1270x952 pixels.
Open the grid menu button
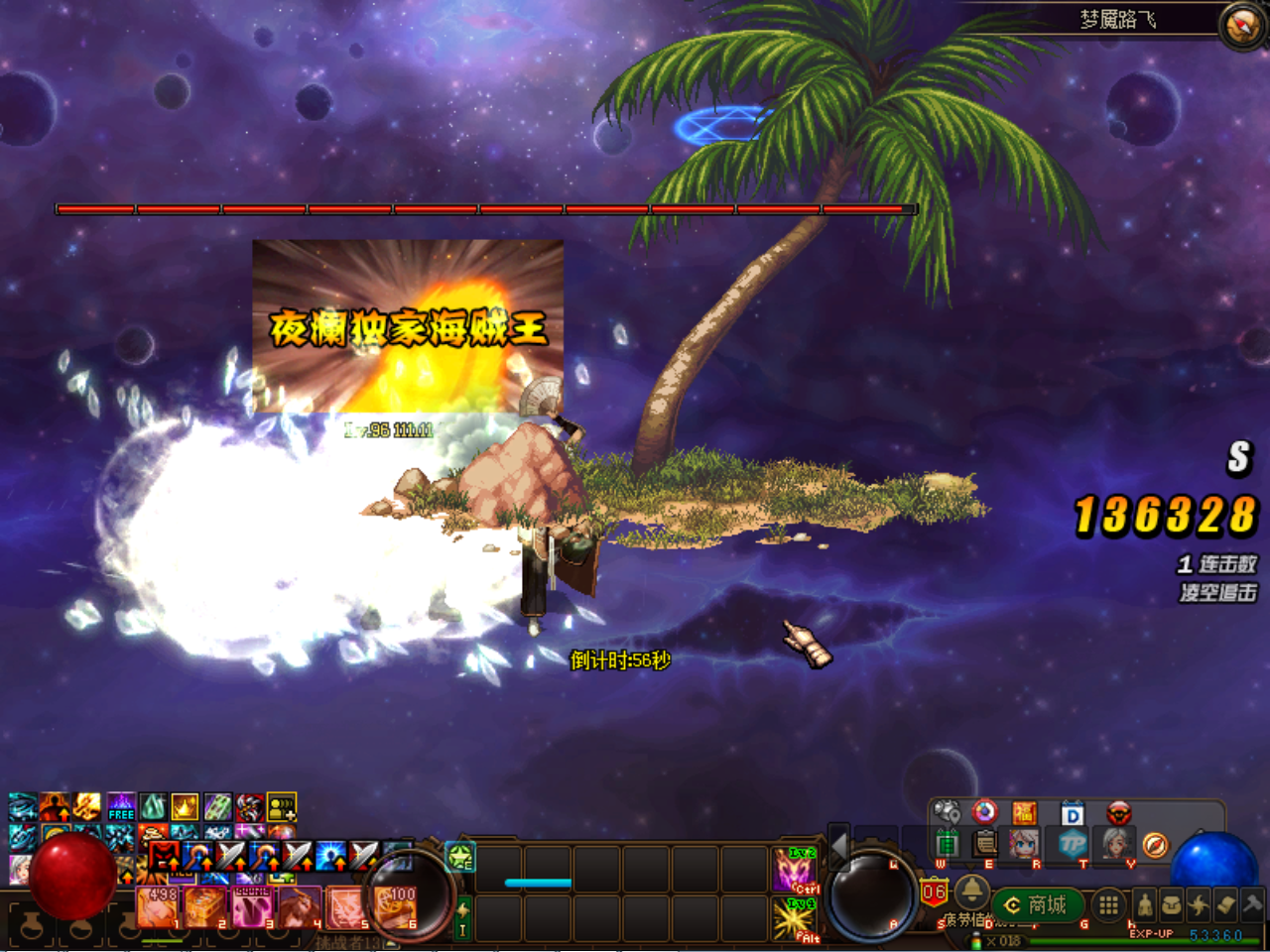click(1108, 904)
